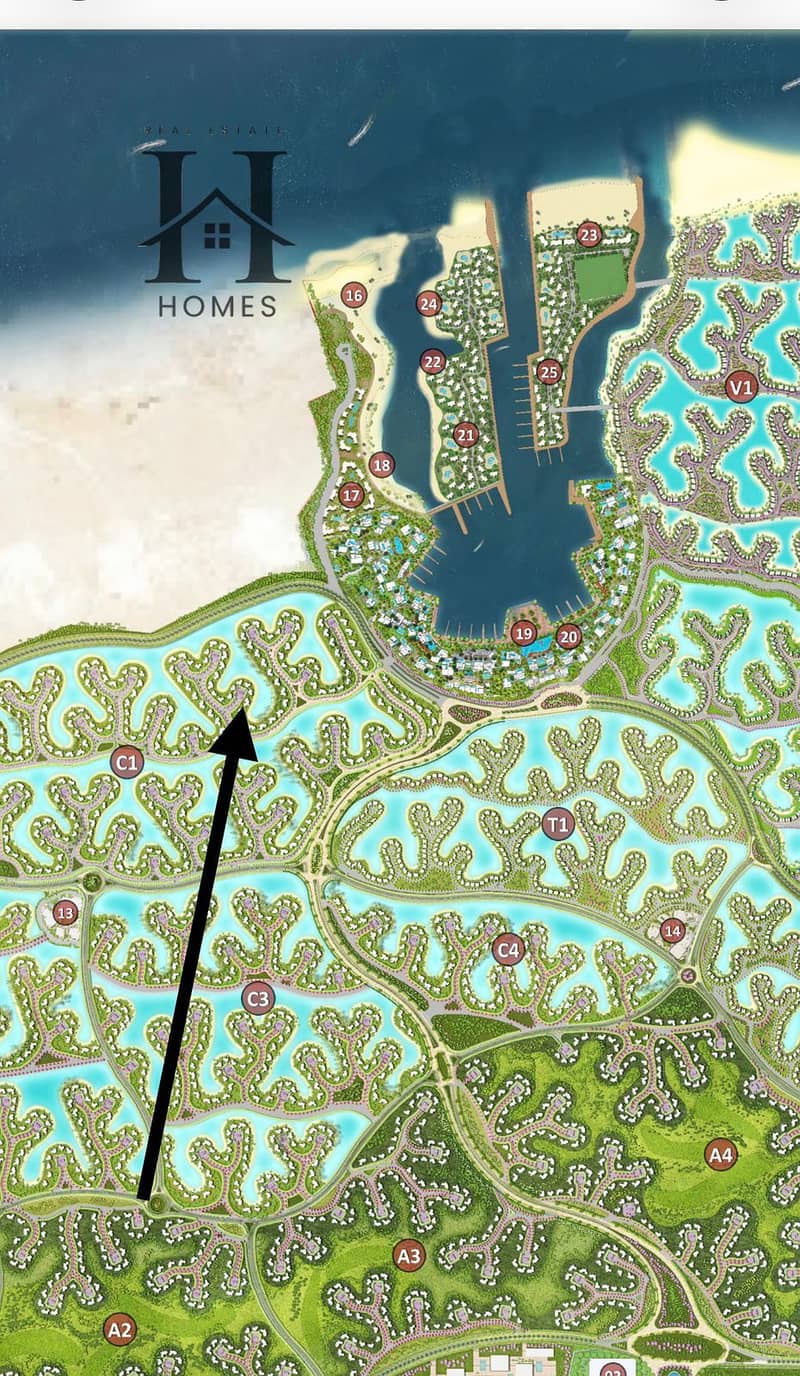Open map marker 25
The image size is (800, 1376).
[548, 372]
